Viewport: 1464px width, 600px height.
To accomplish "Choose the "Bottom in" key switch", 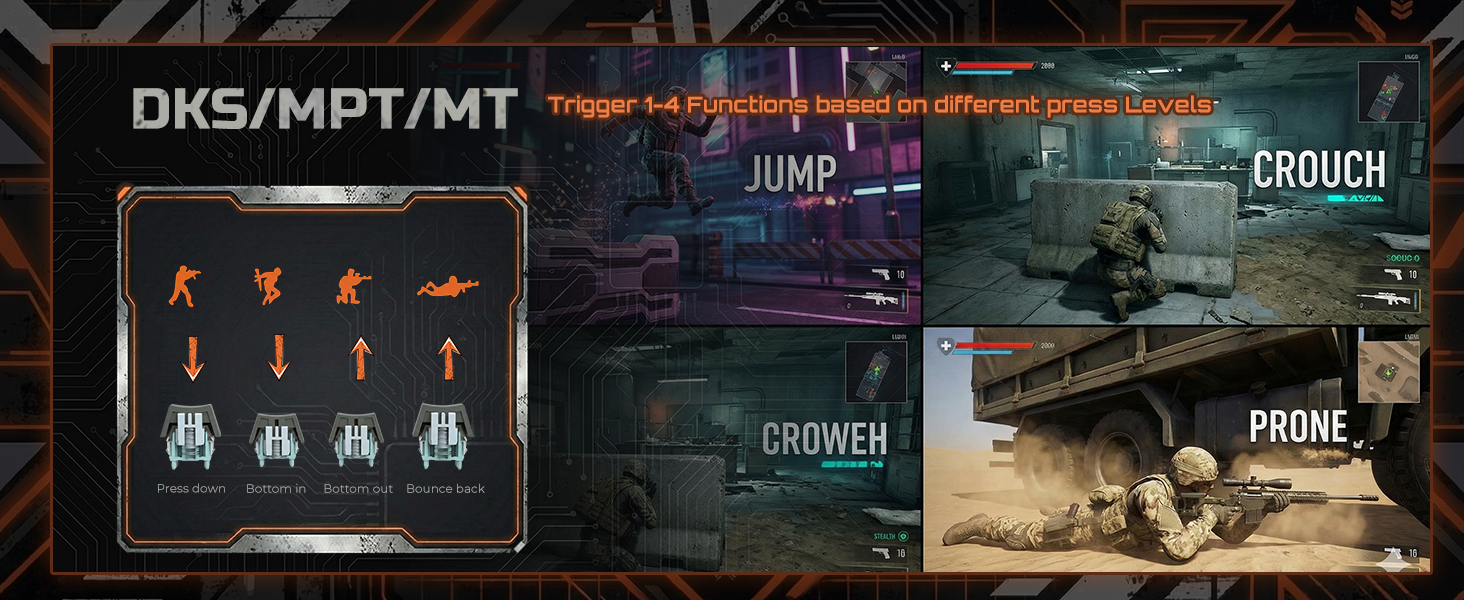I will [x=275, y=438].
